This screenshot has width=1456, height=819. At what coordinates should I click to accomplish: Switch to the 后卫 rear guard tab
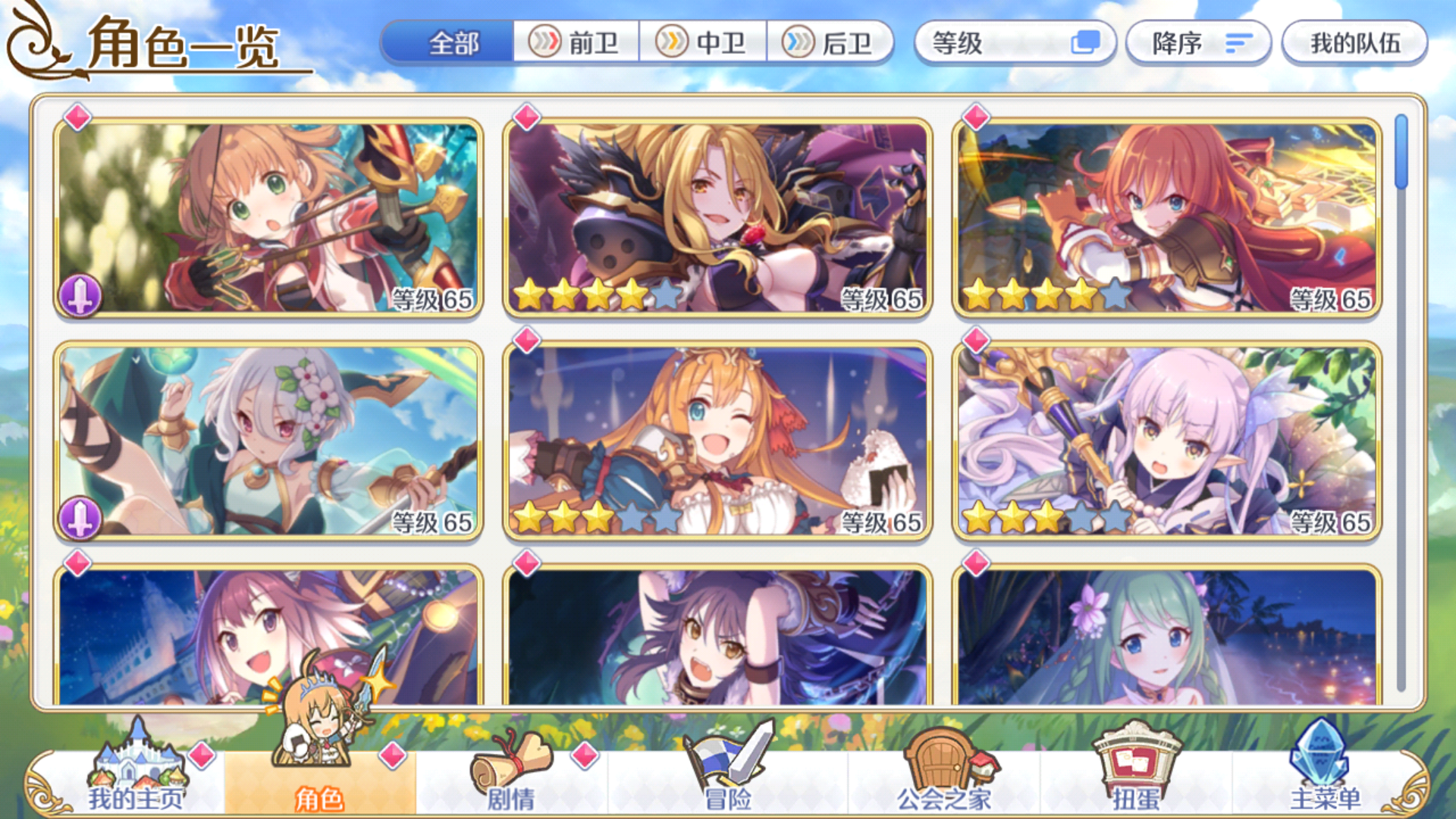click(x=830, y=43)
